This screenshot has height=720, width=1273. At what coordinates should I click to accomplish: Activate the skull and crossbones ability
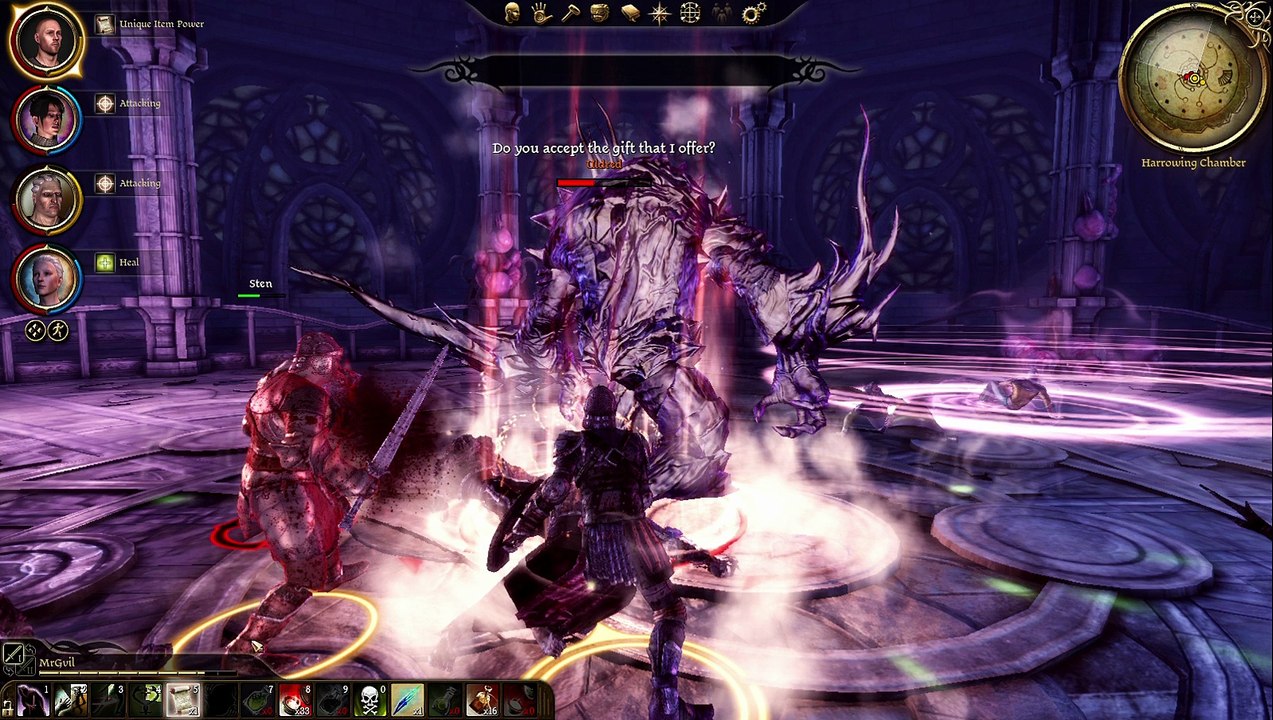370,700
